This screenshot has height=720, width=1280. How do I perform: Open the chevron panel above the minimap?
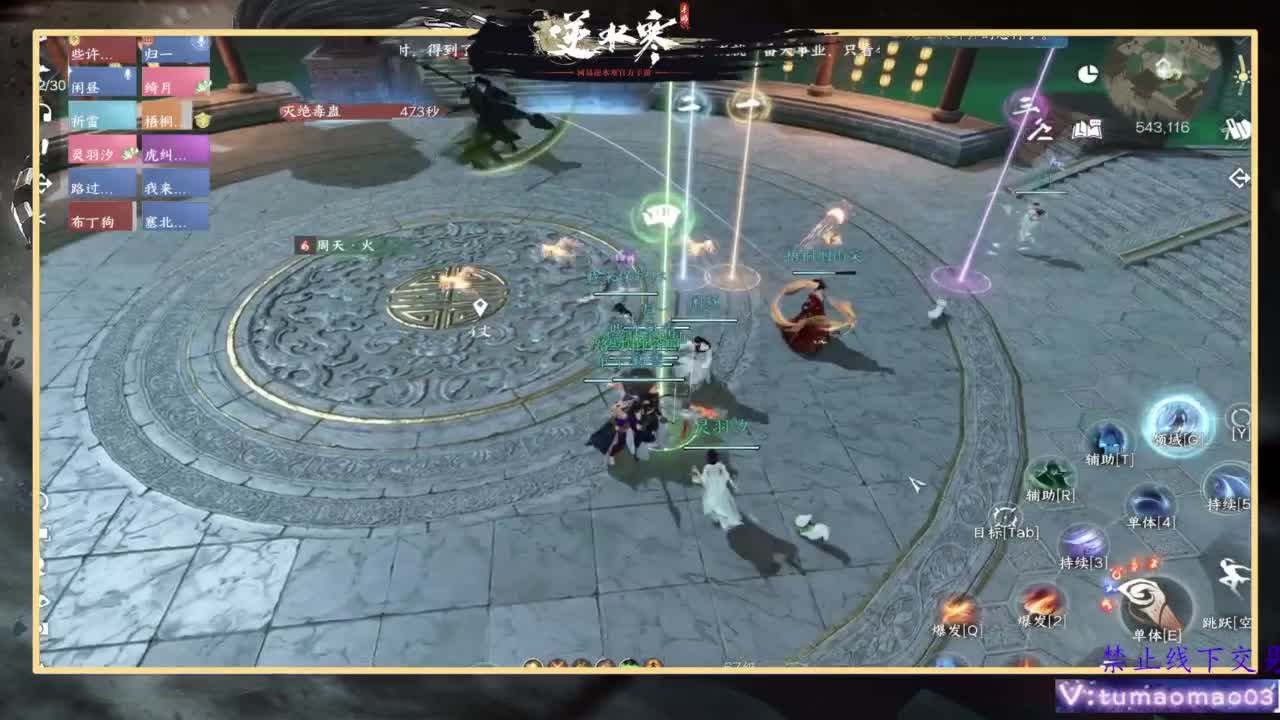click(x=1240, y=43)
